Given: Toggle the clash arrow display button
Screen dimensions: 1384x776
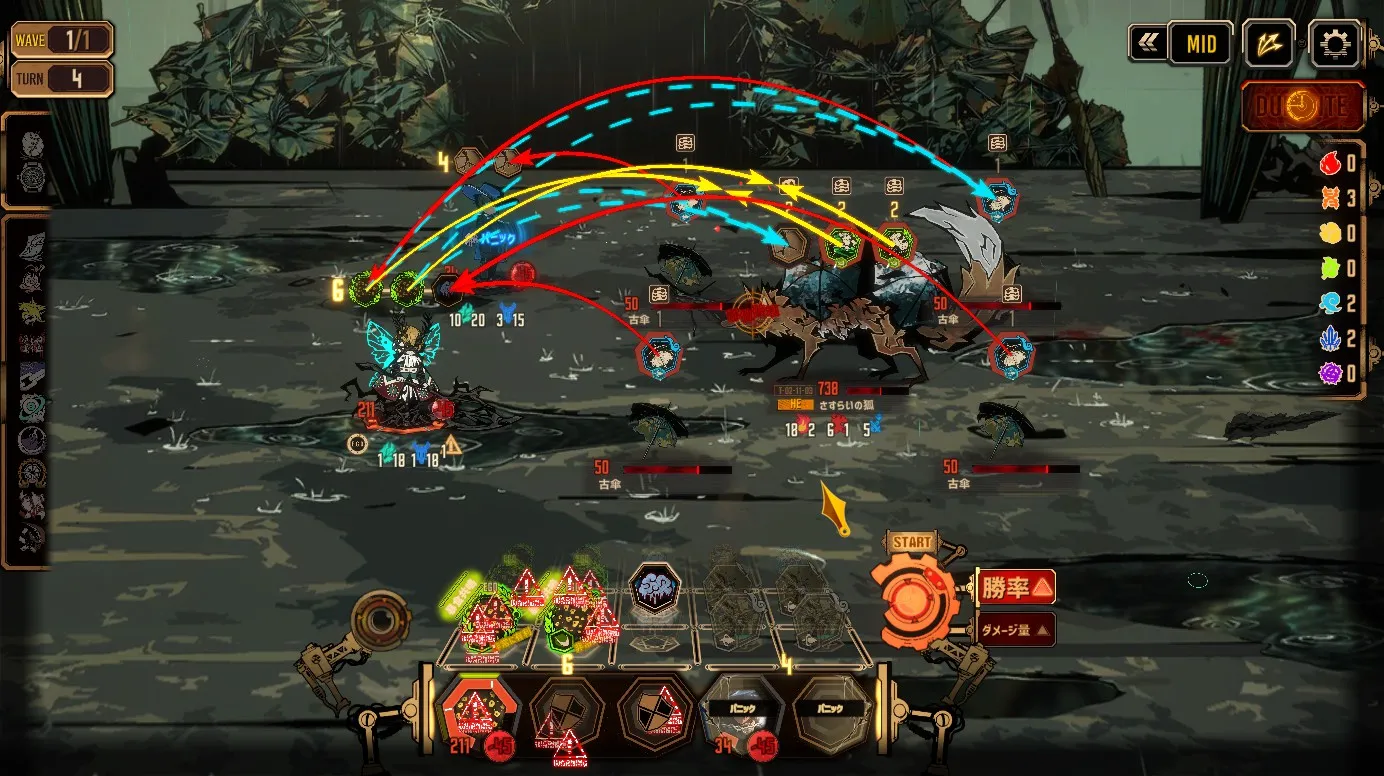Looking at the screenshot, I should tap(1269, 44).
